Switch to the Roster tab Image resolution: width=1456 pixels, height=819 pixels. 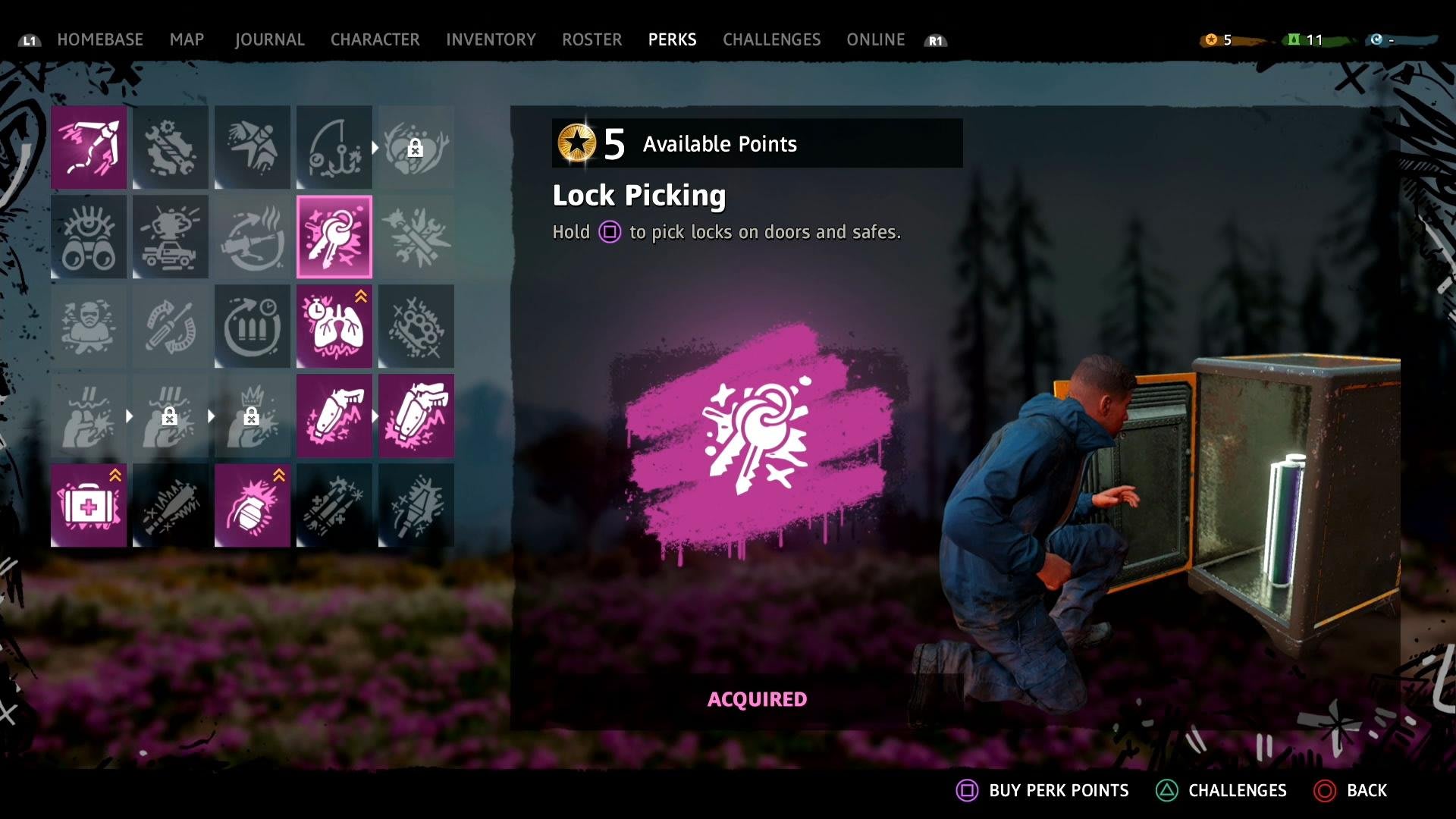click(591, 39)
